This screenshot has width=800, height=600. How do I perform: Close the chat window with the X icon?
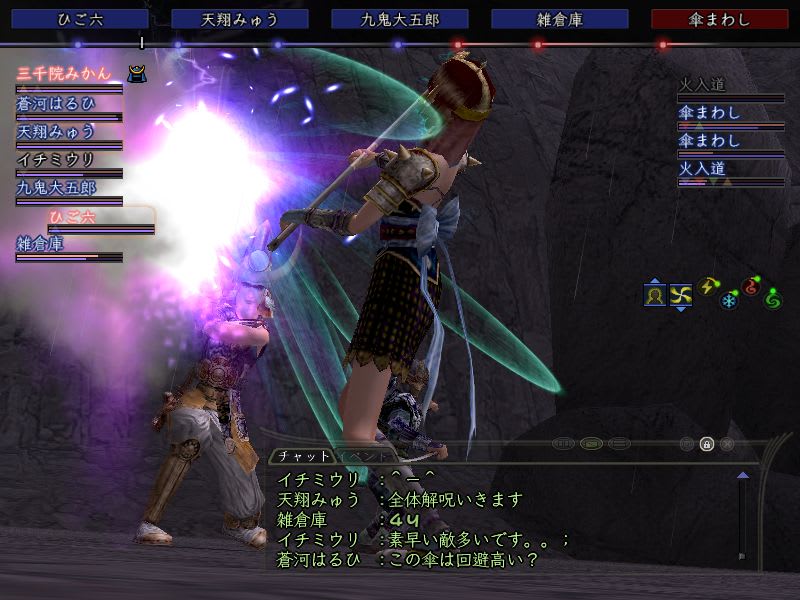[x=727, y=444]
